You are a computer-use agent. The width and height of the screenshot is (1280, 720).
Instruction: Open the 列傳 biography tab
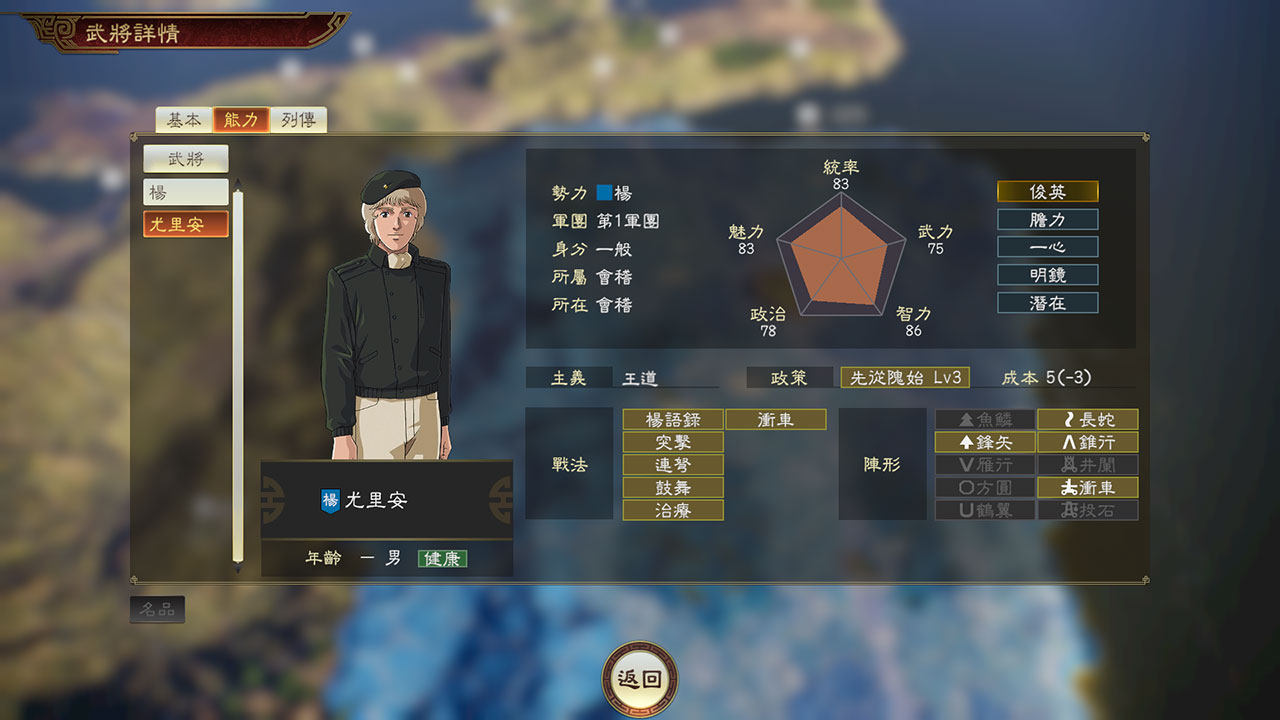pyautogui.click(x=298, y=120)
